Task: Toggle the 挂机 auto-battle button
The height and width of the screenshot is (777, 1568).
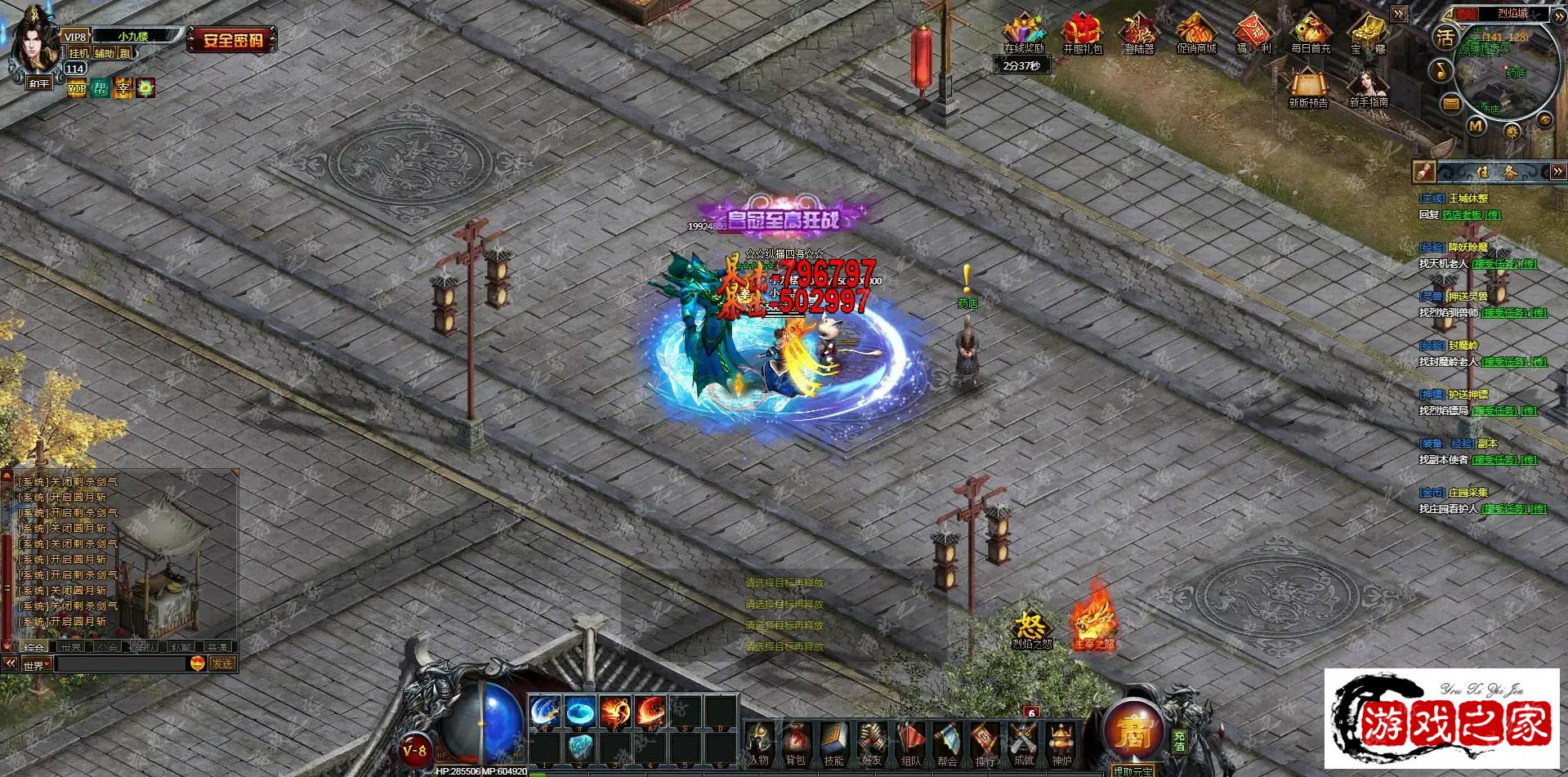Action: (78, 53)
